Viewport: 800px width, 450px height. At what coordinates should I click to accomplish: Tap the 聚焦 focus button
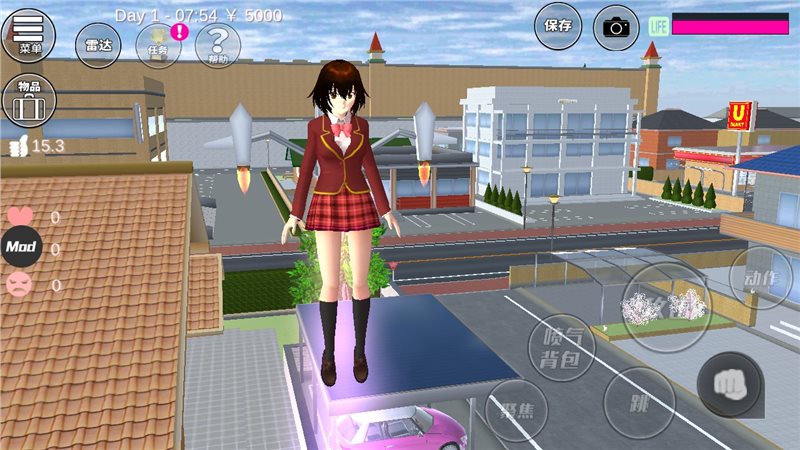tap(516, 410)
